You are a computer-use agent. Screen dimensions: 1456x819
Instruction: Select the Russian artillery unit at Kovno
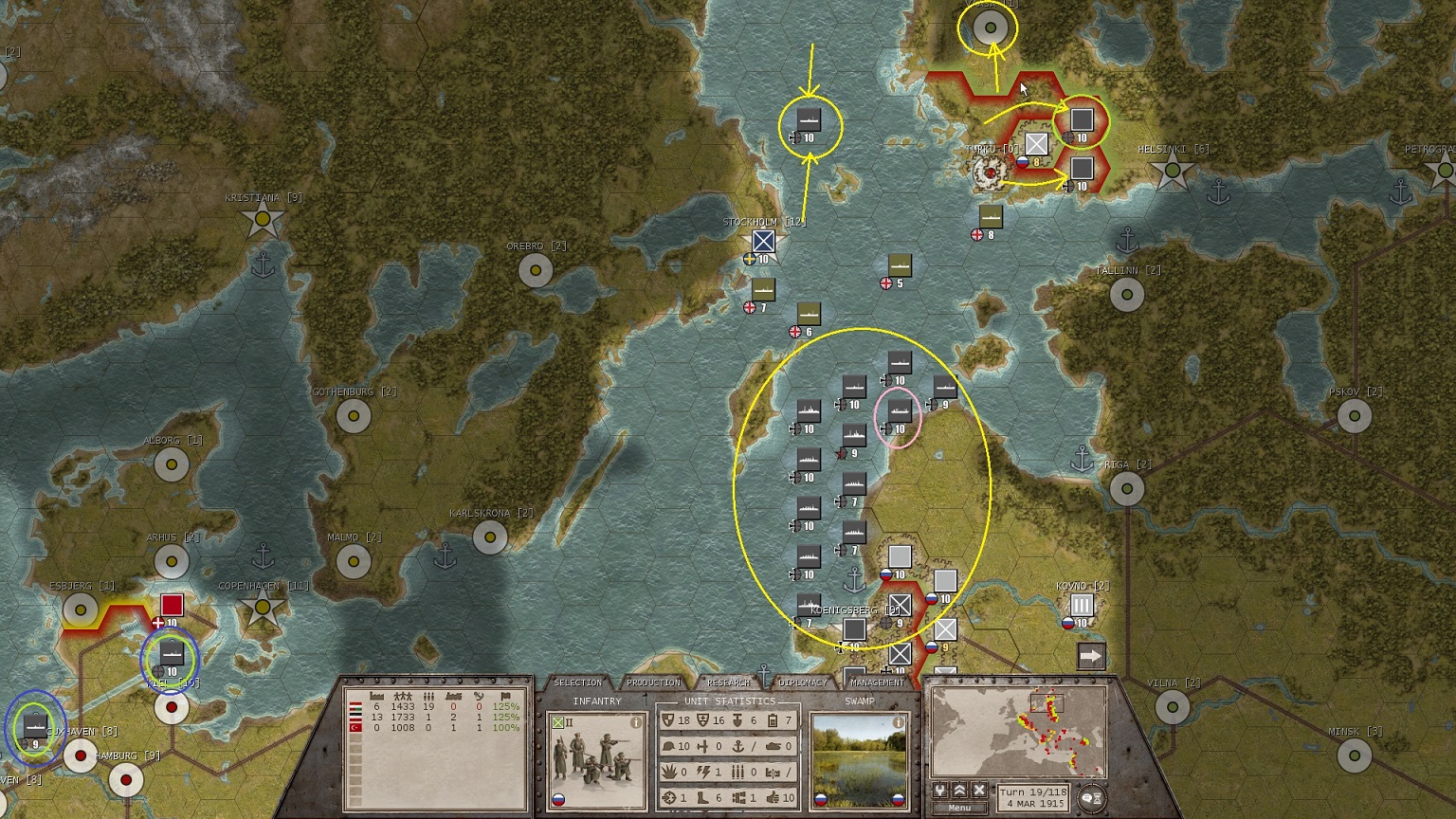(x=1082, y=606)
